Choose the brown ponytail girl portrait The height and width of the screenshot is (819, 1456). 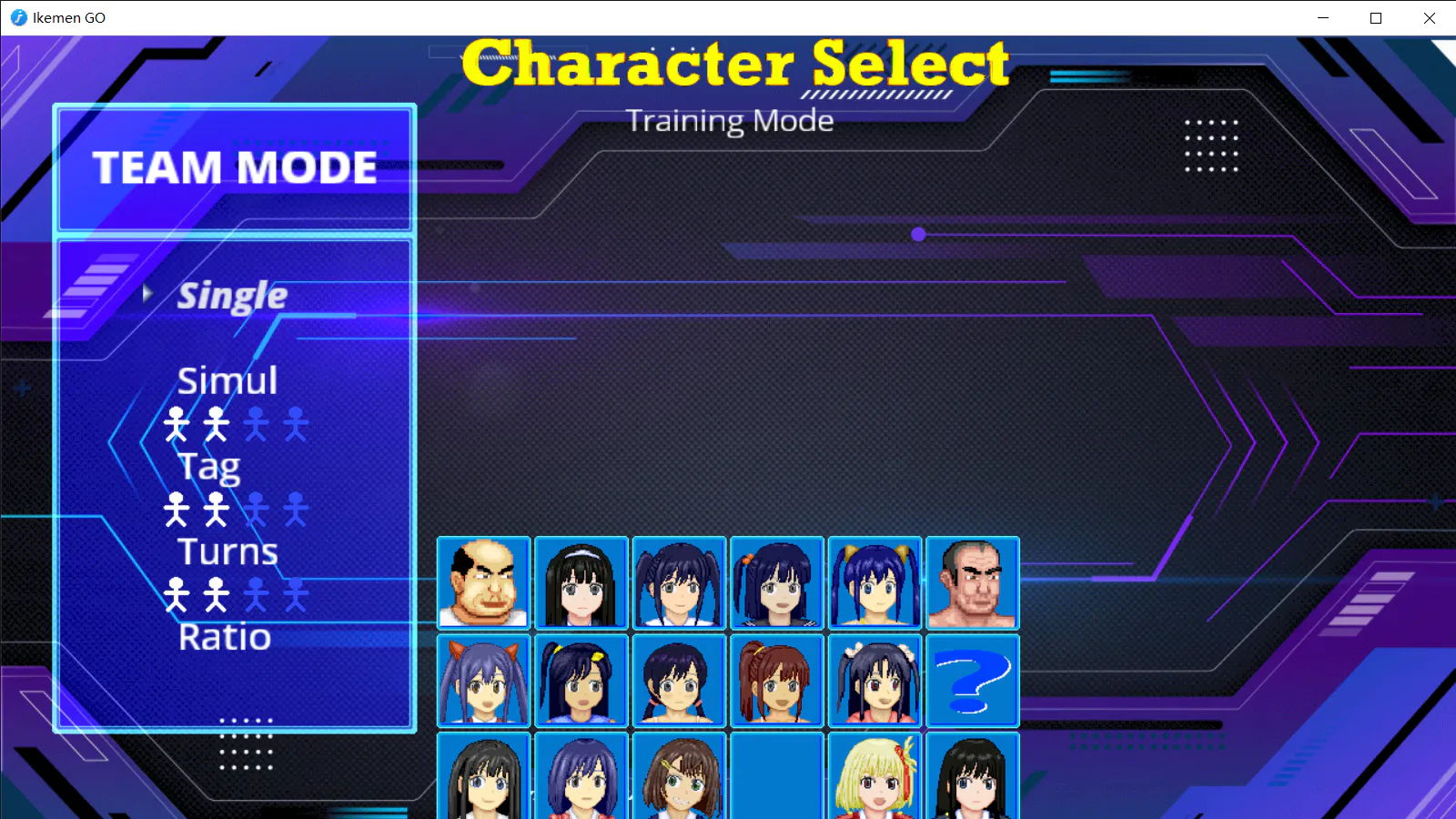tap(777, 681)
